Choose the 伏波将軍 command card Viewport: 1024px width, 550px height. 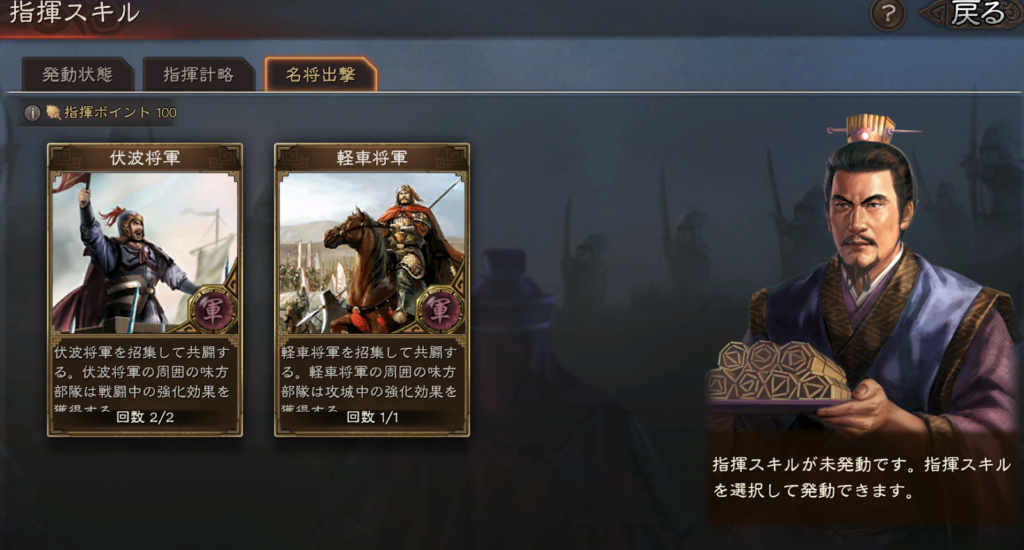[145, 289]
